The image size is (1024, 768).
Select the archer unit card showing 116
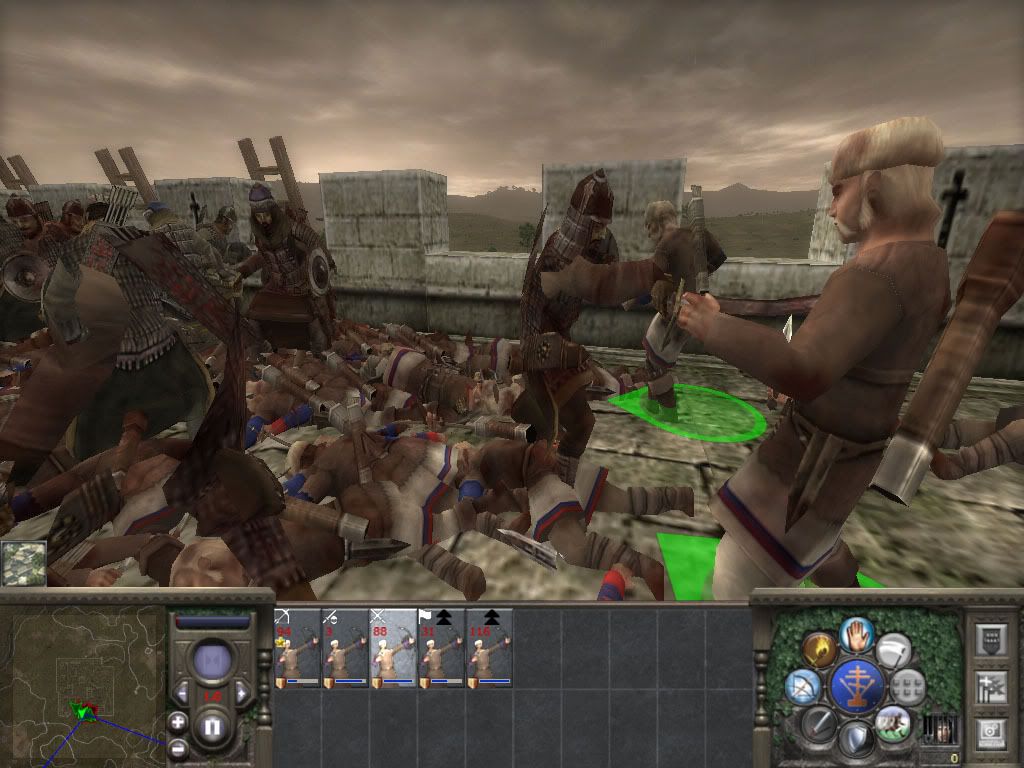click(489, 648)
